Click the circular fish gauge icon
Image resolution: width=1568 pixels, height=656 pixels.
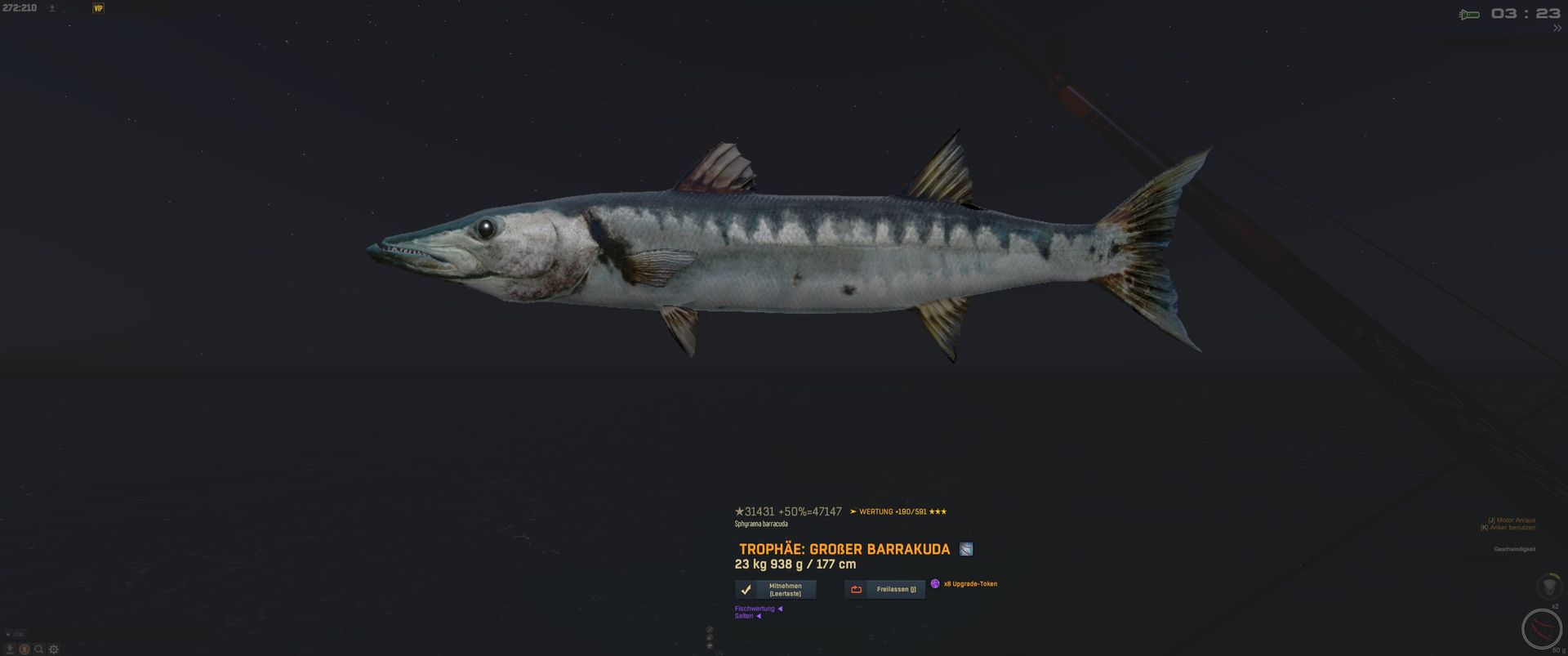click(1542, 629)
